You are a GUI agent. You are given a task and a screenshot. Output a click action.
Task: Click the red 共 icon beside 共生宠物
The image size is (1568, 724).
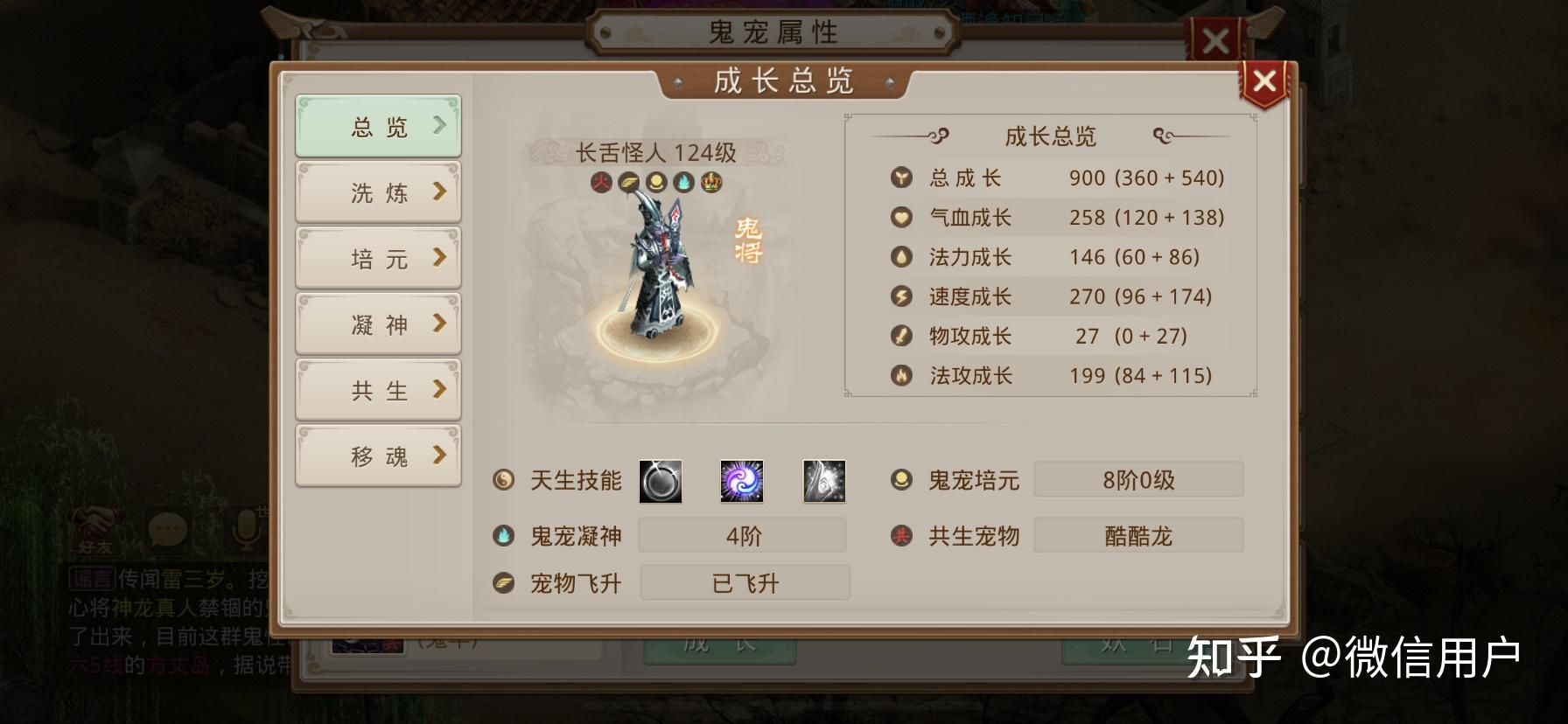[x=900, y=536]
